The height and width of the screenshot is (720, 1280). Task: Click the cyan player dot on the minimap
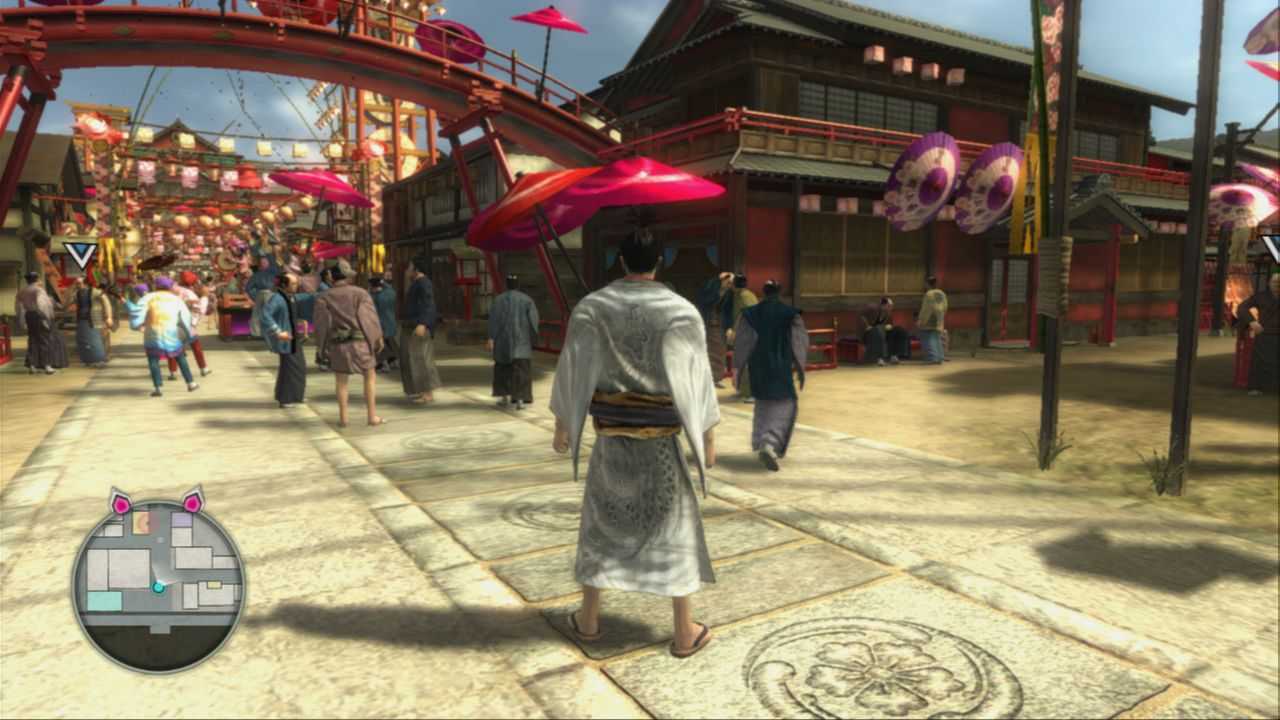point(158,587)
